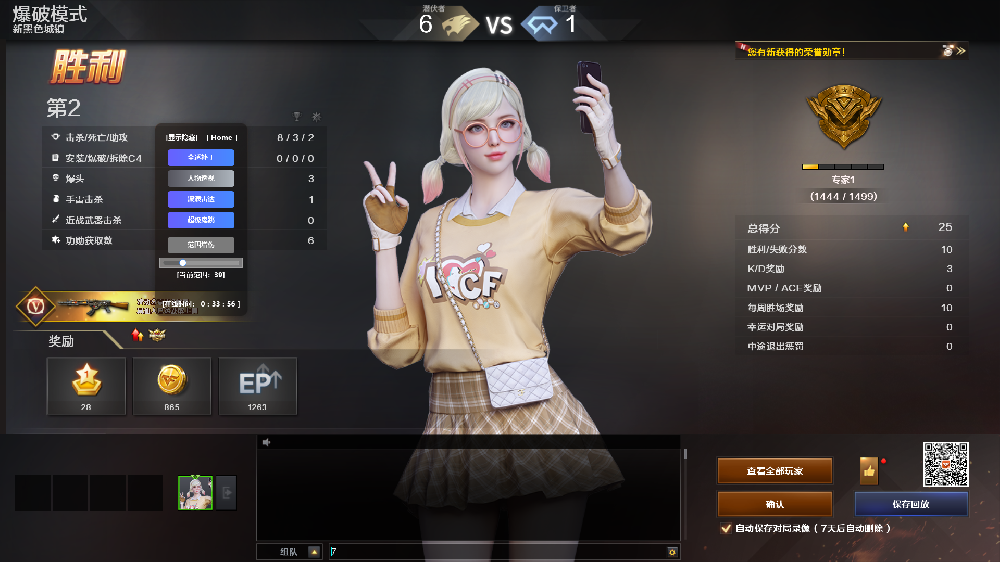Viewport: 1000px width, 562px height.
Task: Adjust the range slider in the overlay panel
Action: [x=183, y=263]
